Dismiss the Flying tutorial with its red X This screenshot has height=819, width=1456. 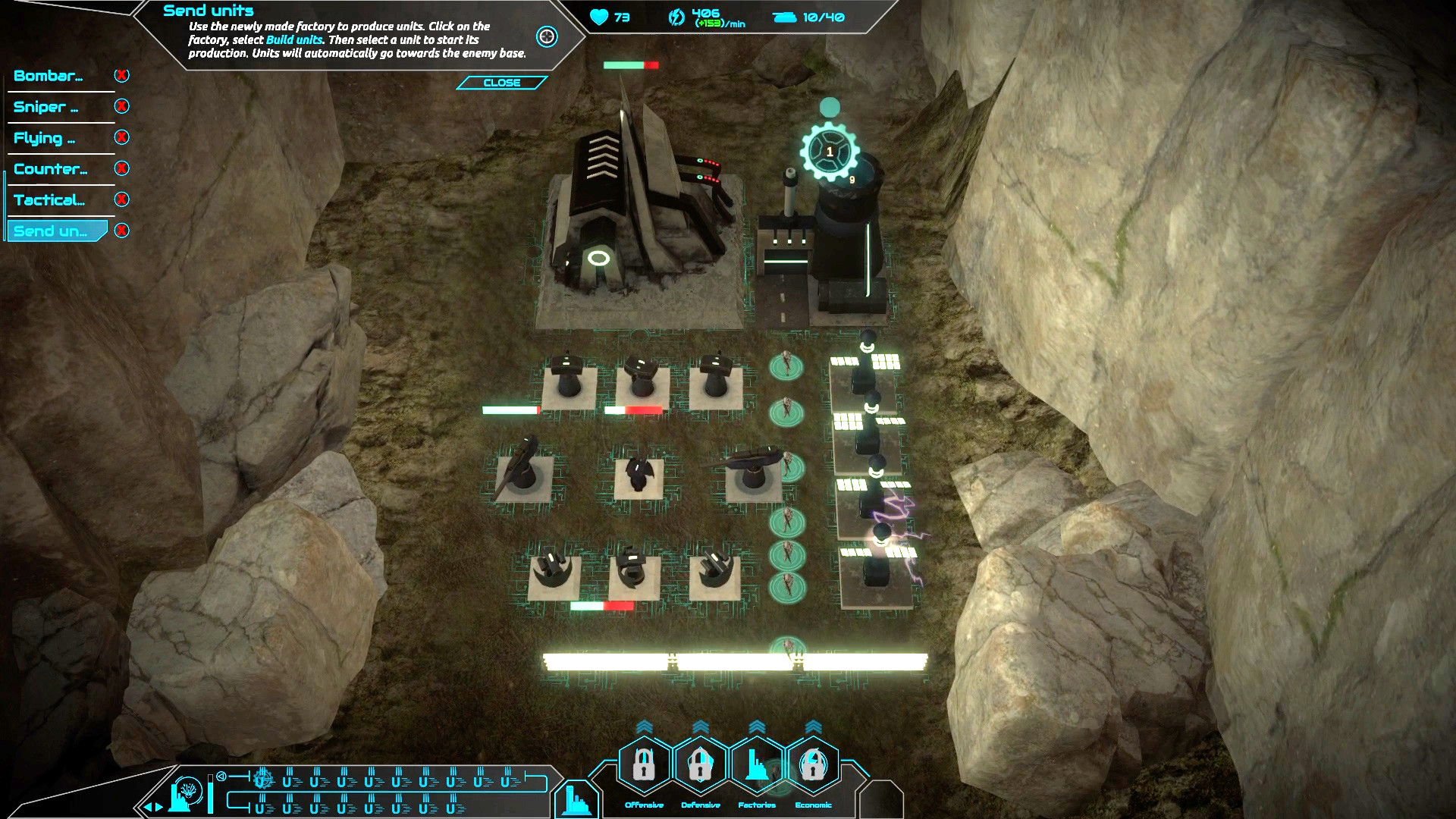[x=122, y=137]
